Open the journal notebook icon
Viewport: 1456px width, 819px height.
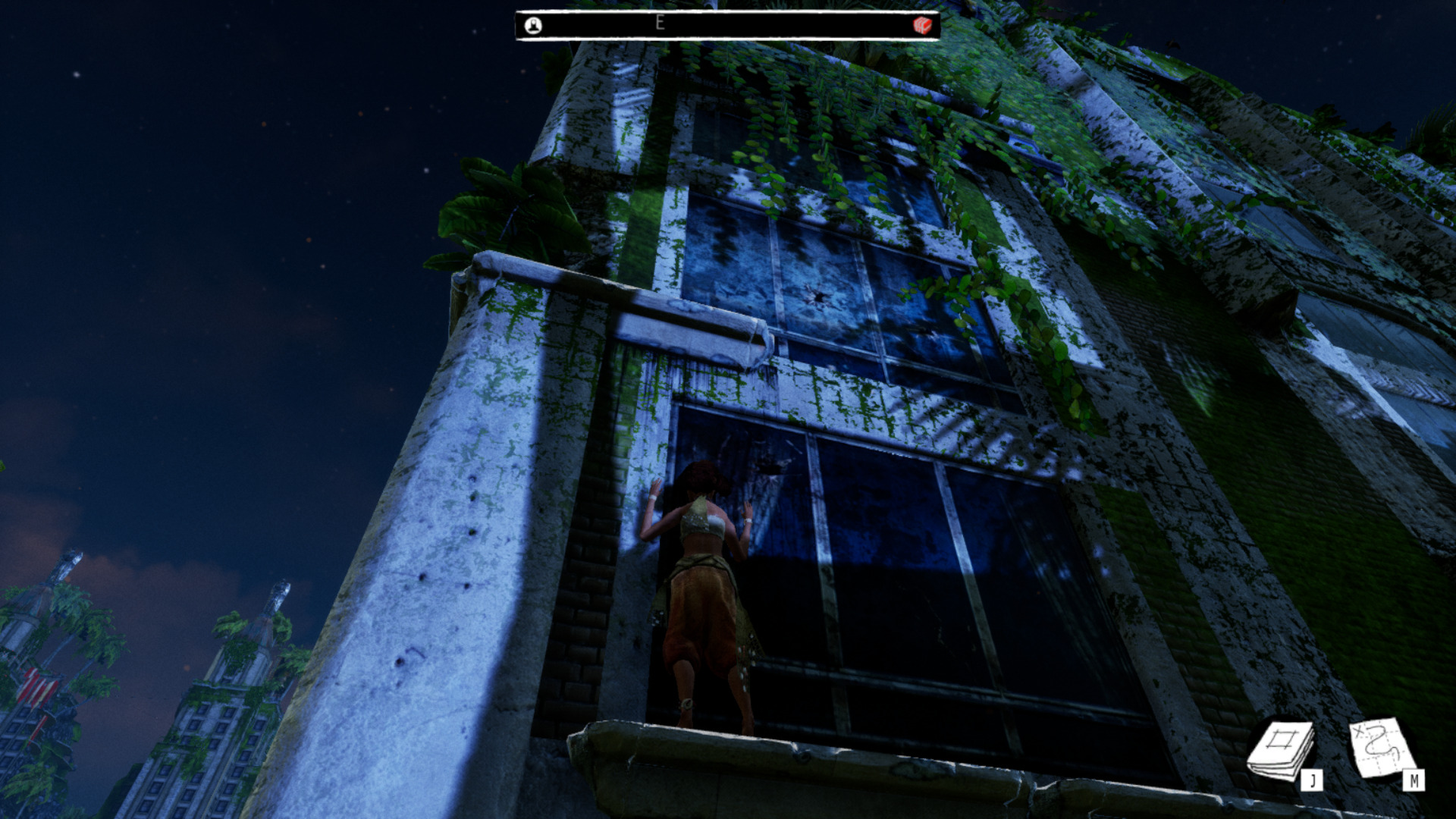coord(1282,750)
